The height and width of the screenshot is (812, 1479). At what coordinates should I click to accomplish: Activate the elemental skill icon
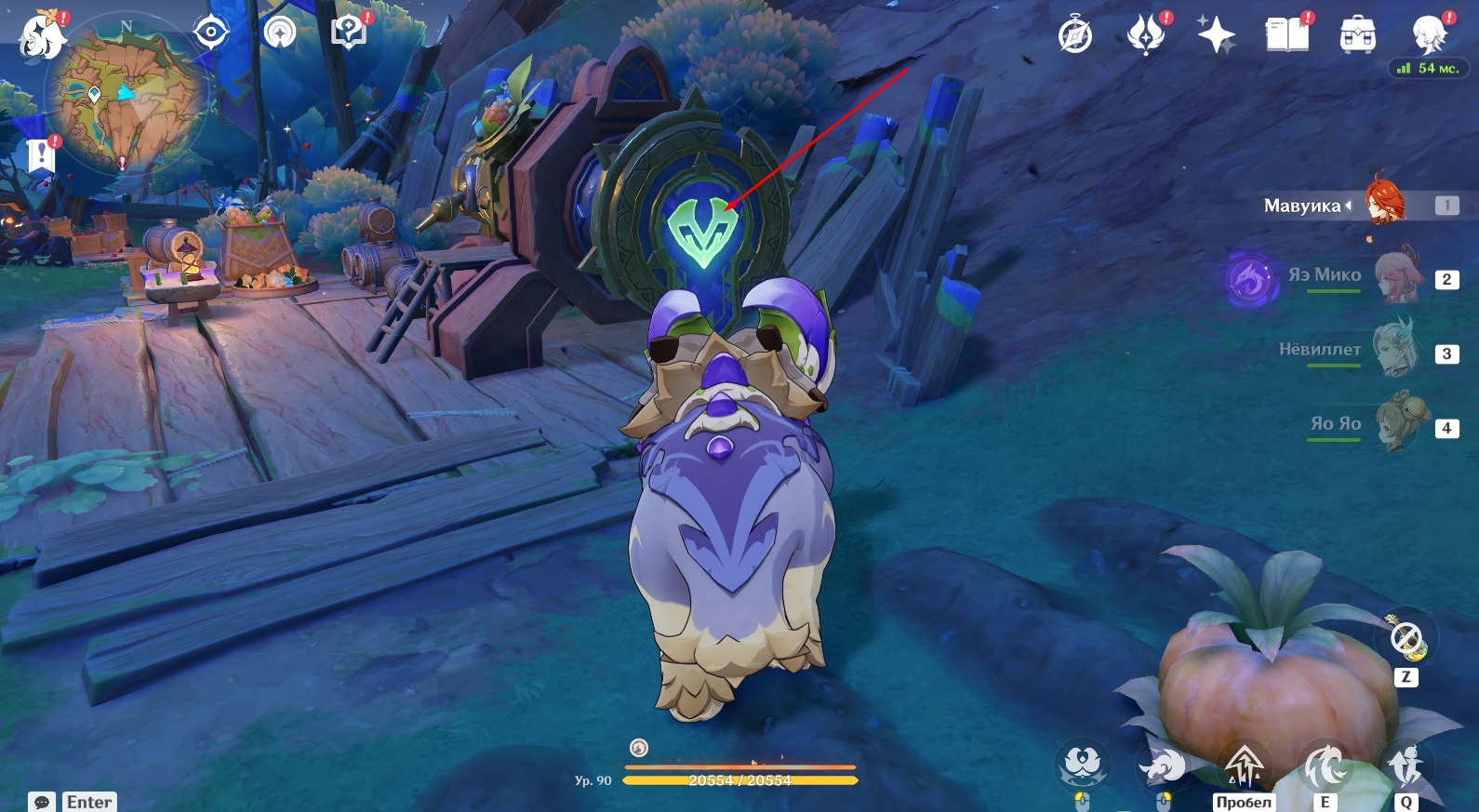click(x=1325, y=767)
